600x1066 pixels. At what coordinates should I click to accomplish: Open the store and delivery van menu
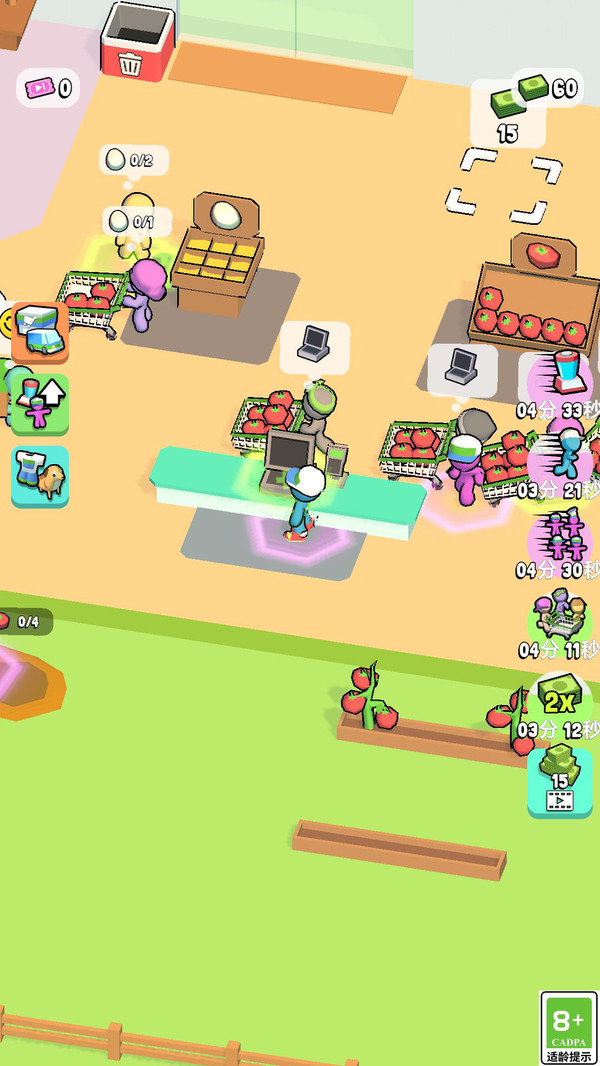click(40, 331)
